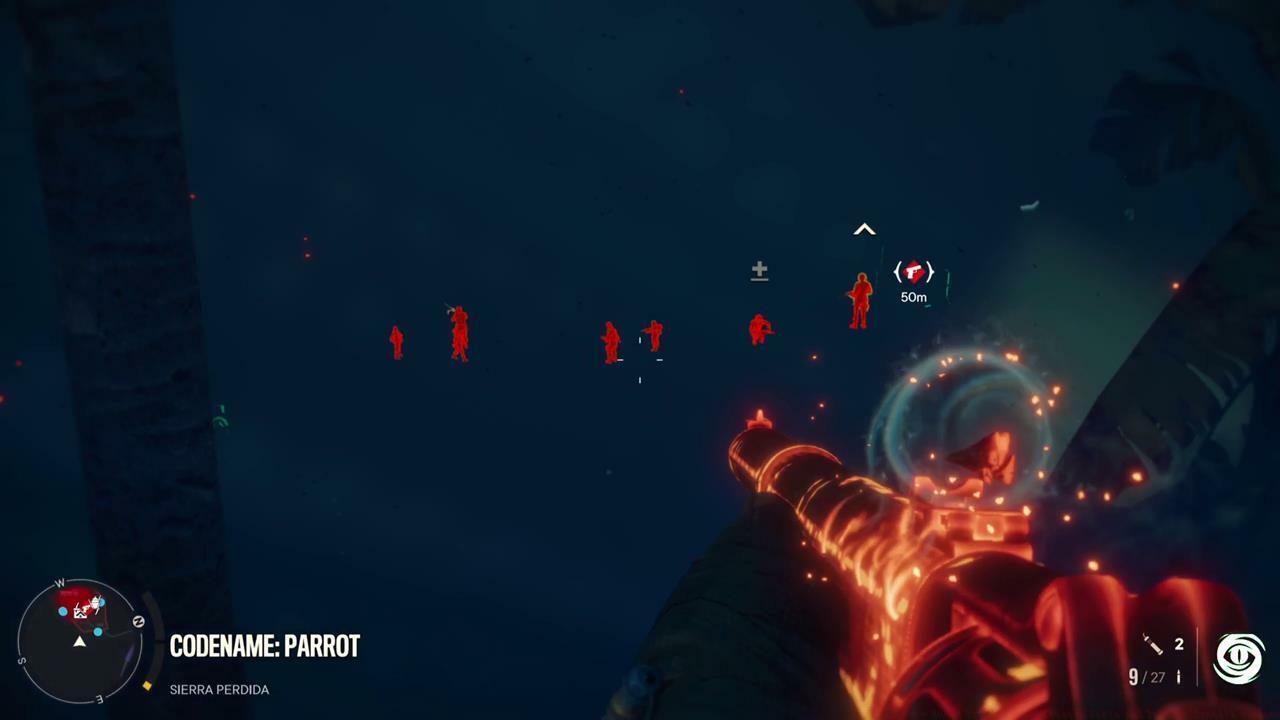The height and width of the screenshot is (720, 1280).
Task: Expand the N compass marker on the minimap
Action: pos(139,620)
